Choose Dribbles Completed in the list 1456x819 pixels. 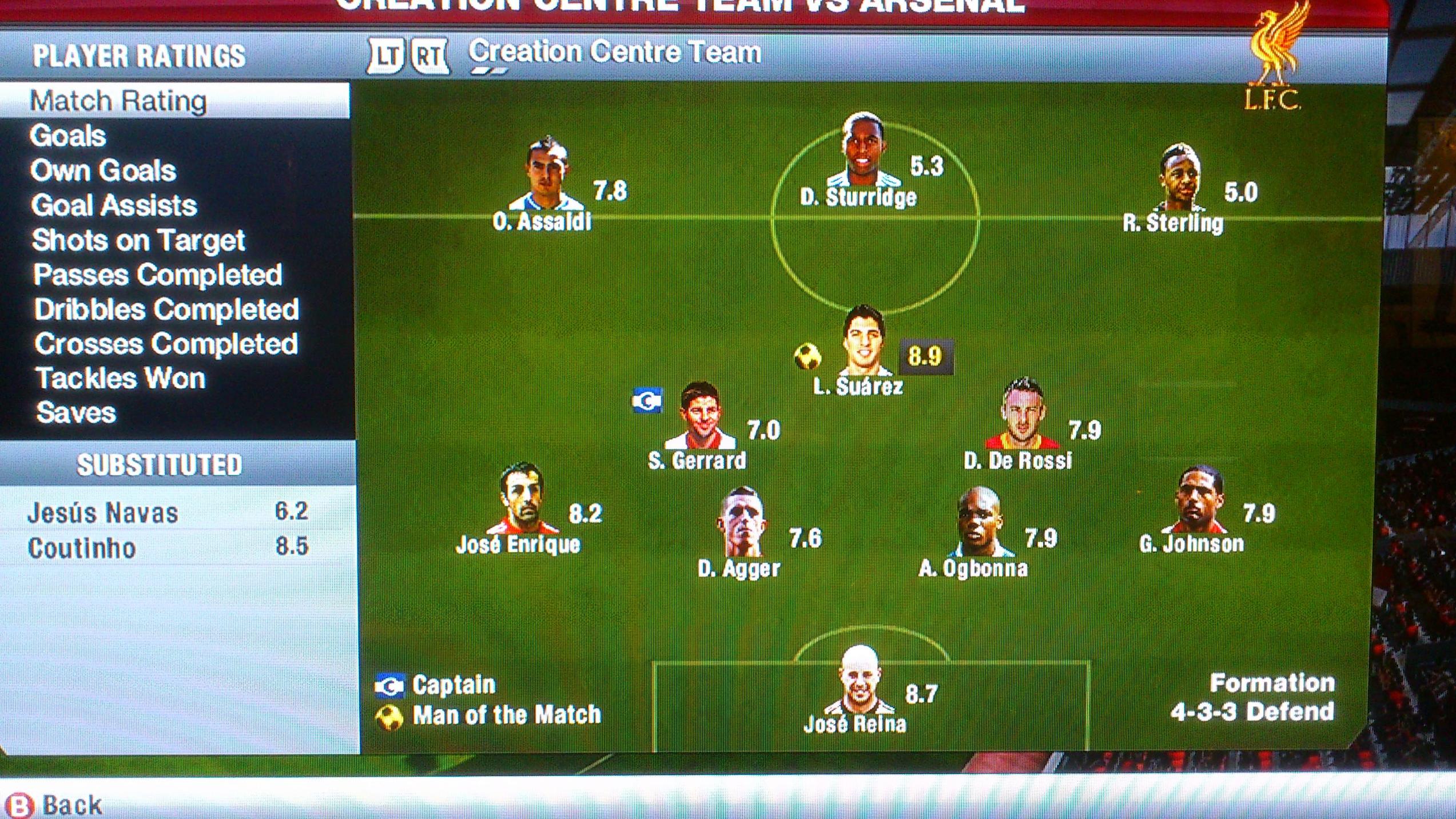(166, 309)
